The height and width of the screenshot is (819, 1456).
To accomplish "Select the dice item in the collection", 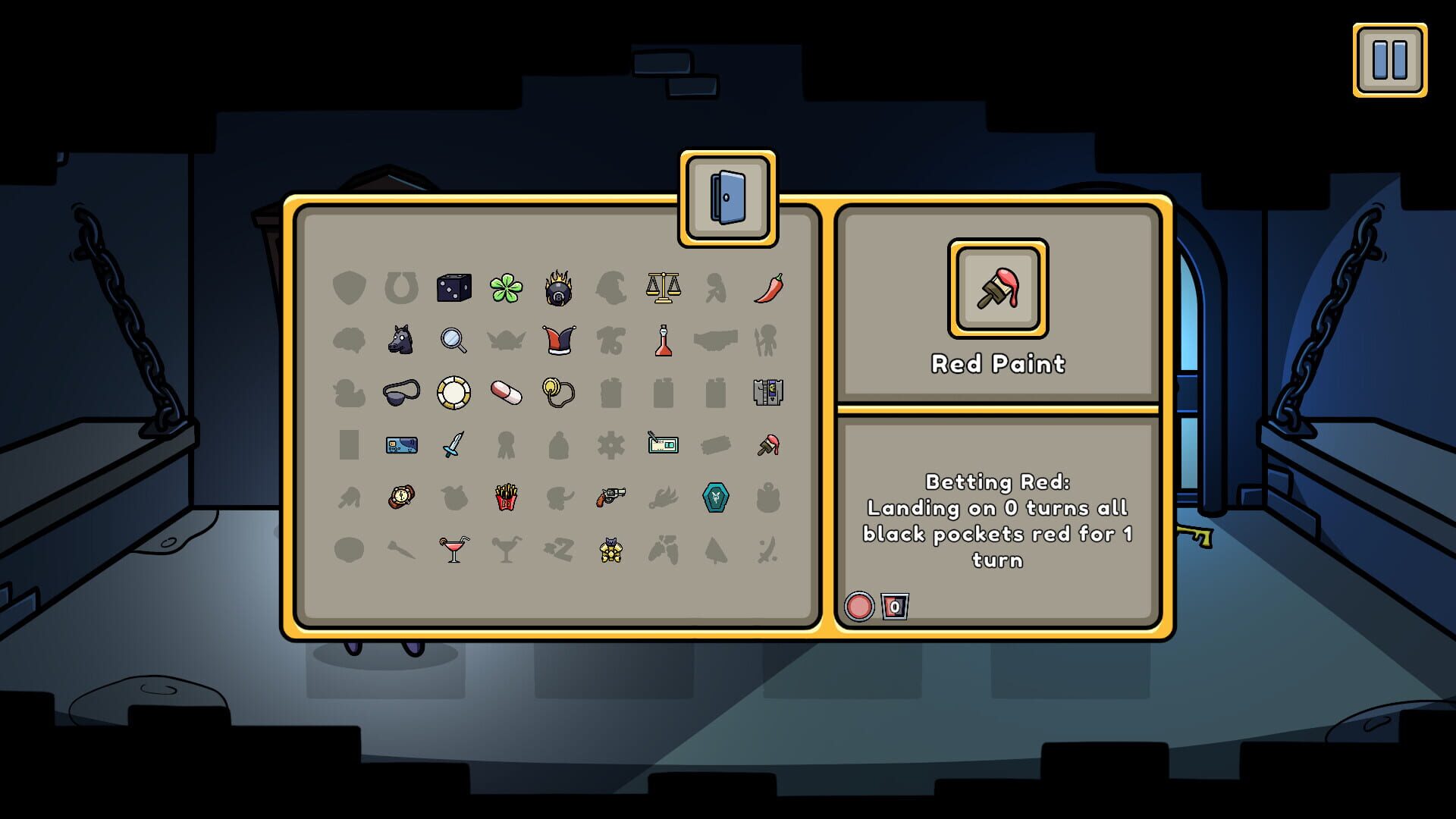I will coord(454,287).
